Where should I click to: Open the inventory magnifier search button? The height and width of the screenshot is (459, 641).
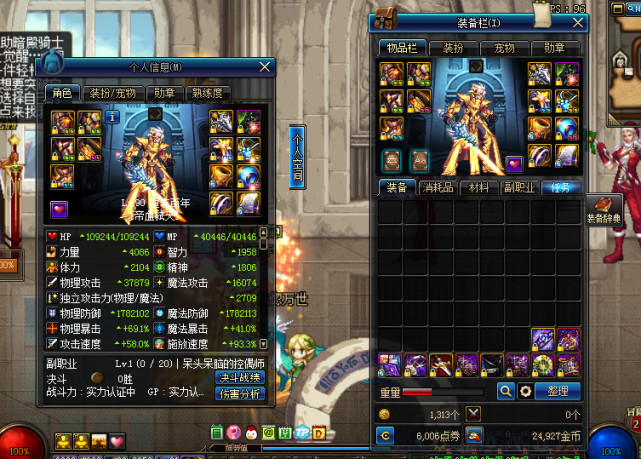(x=506, y=391)
